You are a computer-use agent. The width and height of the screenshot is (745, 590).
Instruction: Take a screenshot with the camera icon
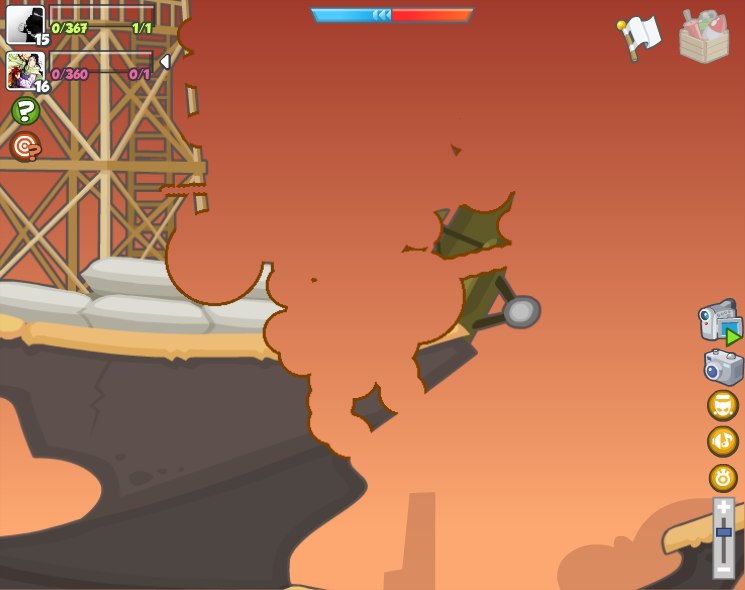coord(723,367)
